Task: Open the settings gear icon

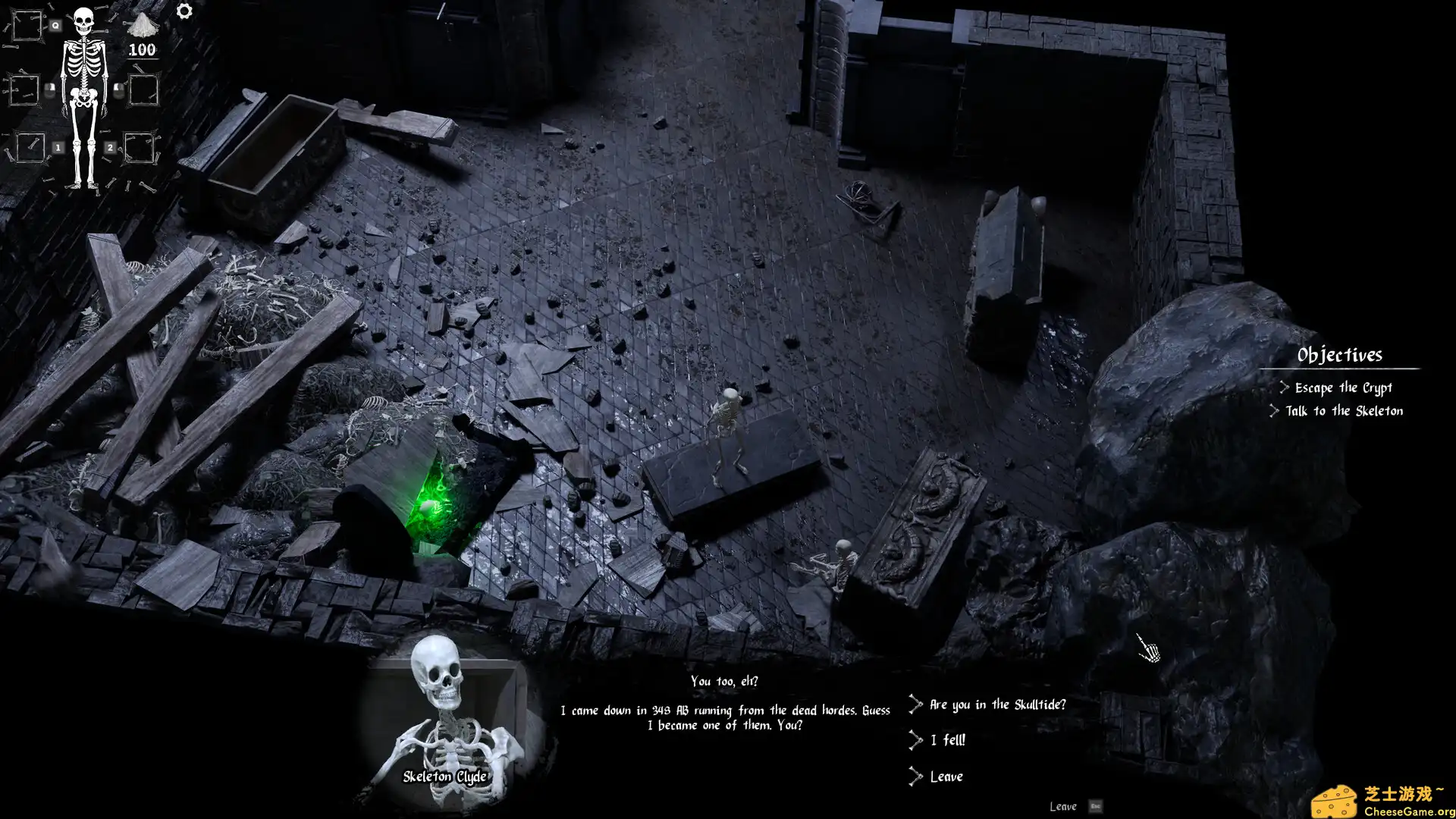Action: click(x=184, y=11)
